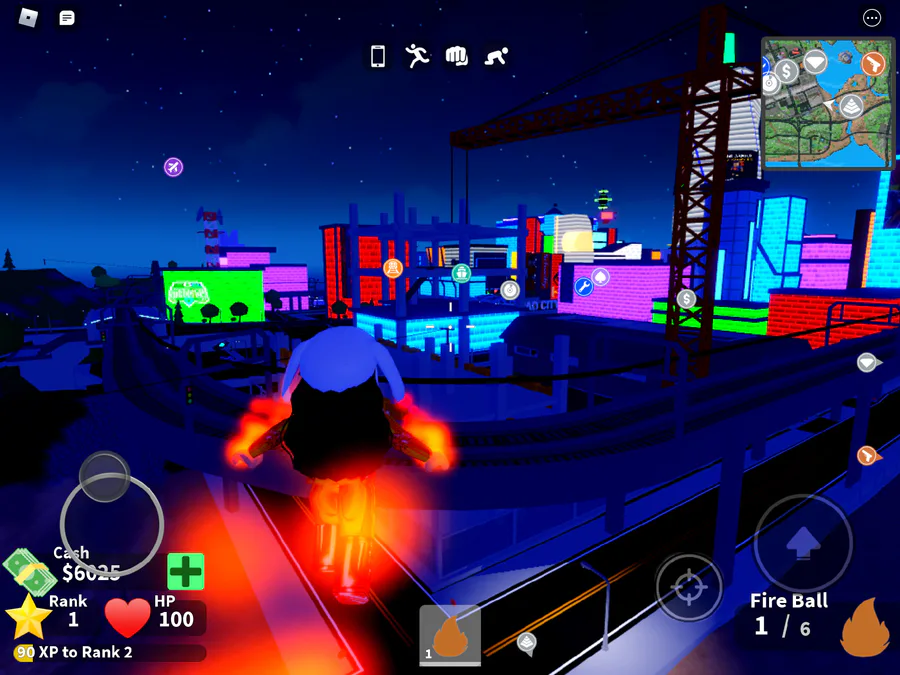Click the green gift waypoint marker
This screenshot has height=675, width=900.
pyautogui.click(x=461, y=272)
